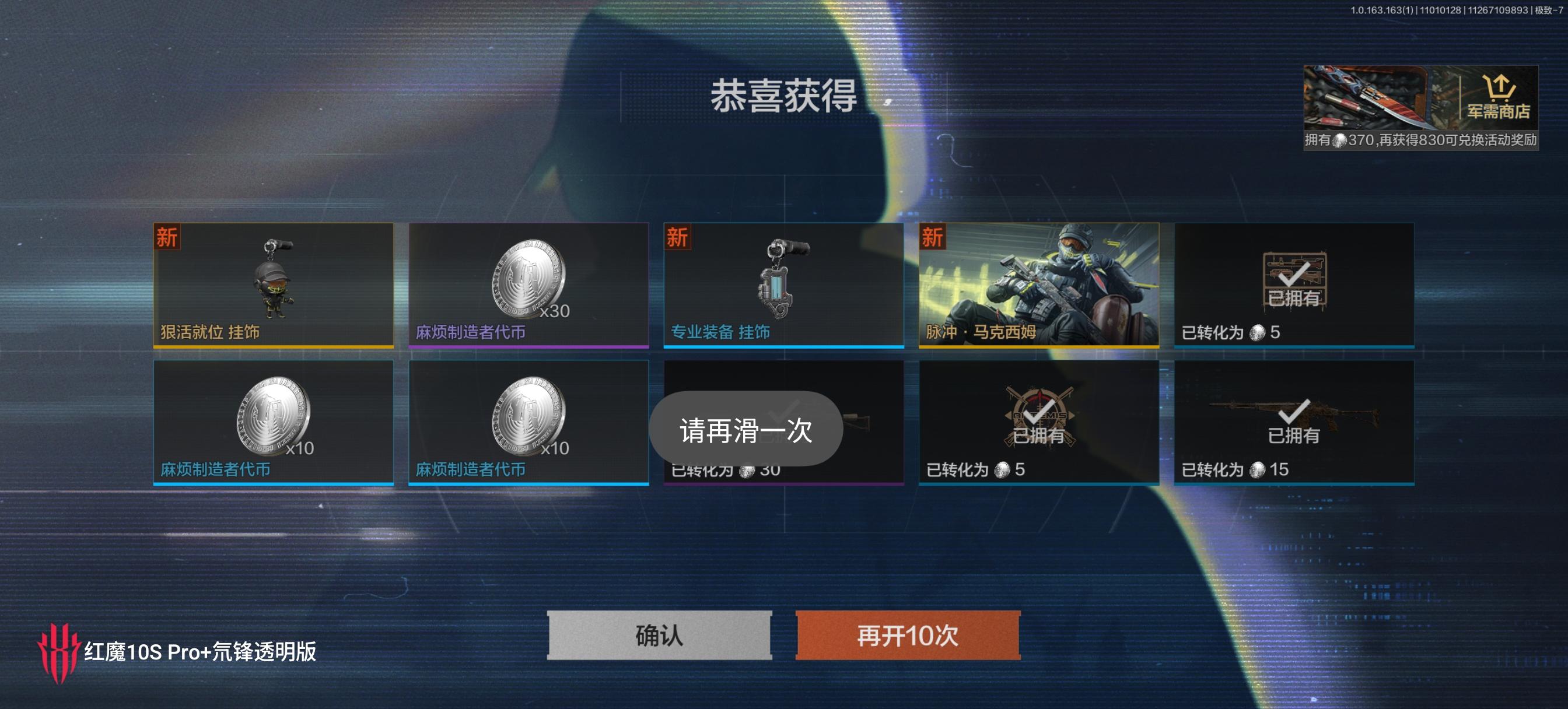Select the first x10 麻烦制造者代币 card
This screenshot has width=1568, height=709.
click(x=274, y=420)
